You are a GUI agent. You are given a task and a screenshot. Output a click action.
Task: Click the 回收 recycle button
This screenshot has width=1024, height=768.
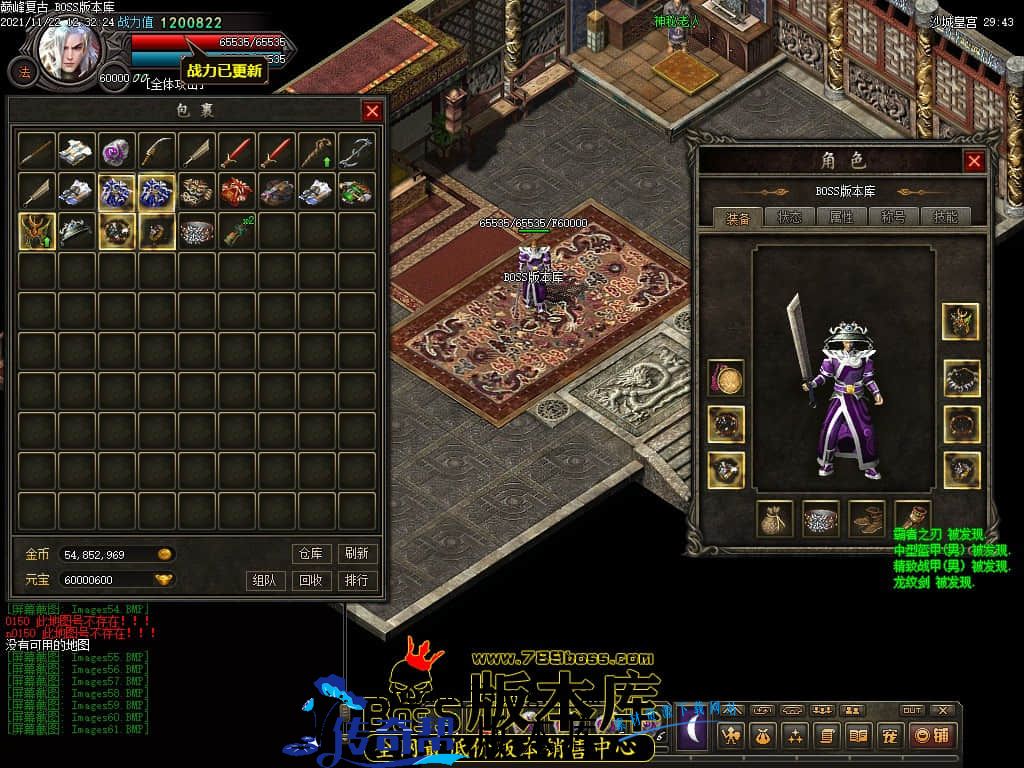coord(310,580)
